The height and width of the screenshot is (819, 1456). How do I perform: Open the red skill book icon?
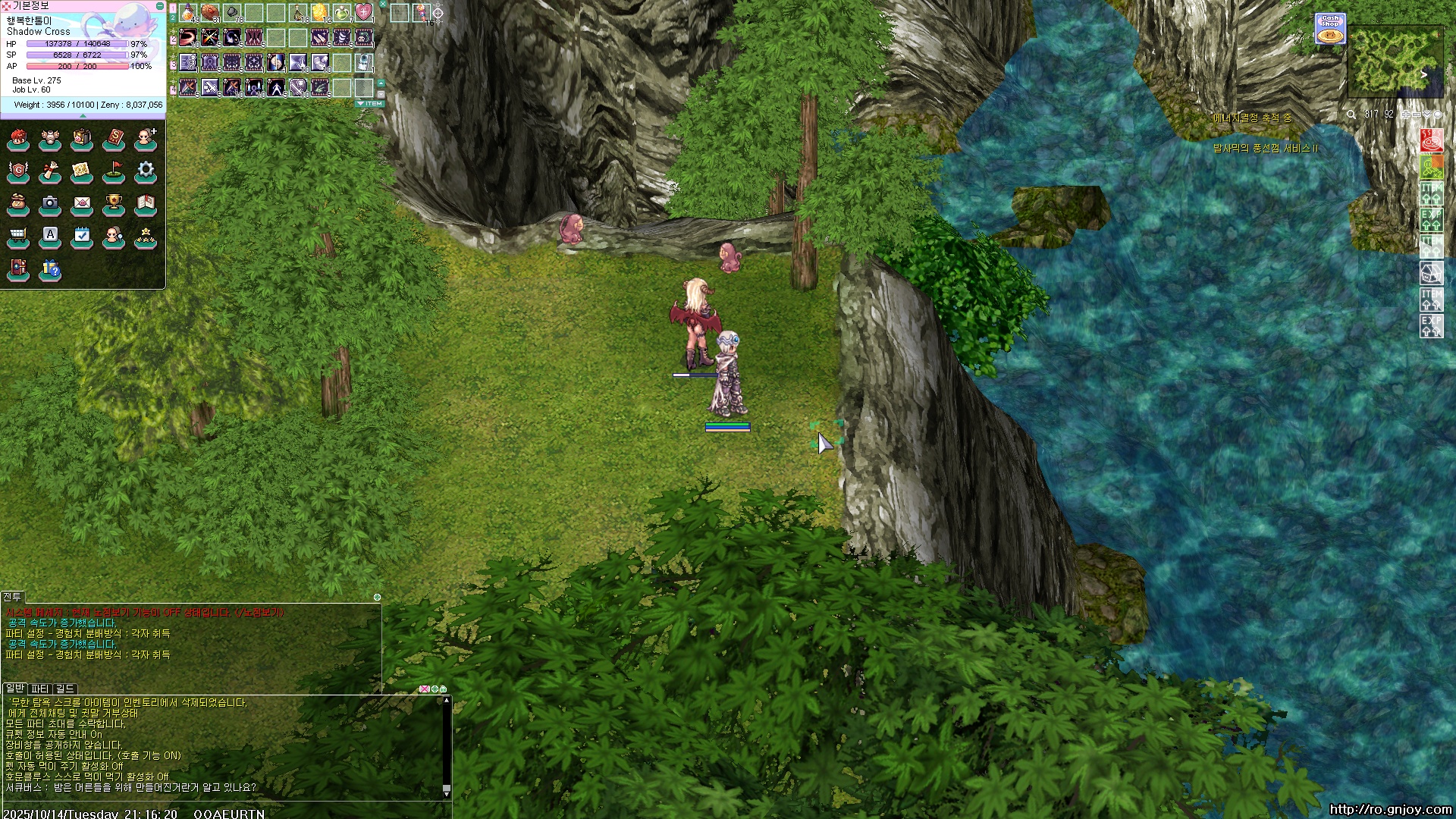pos(114,138)
